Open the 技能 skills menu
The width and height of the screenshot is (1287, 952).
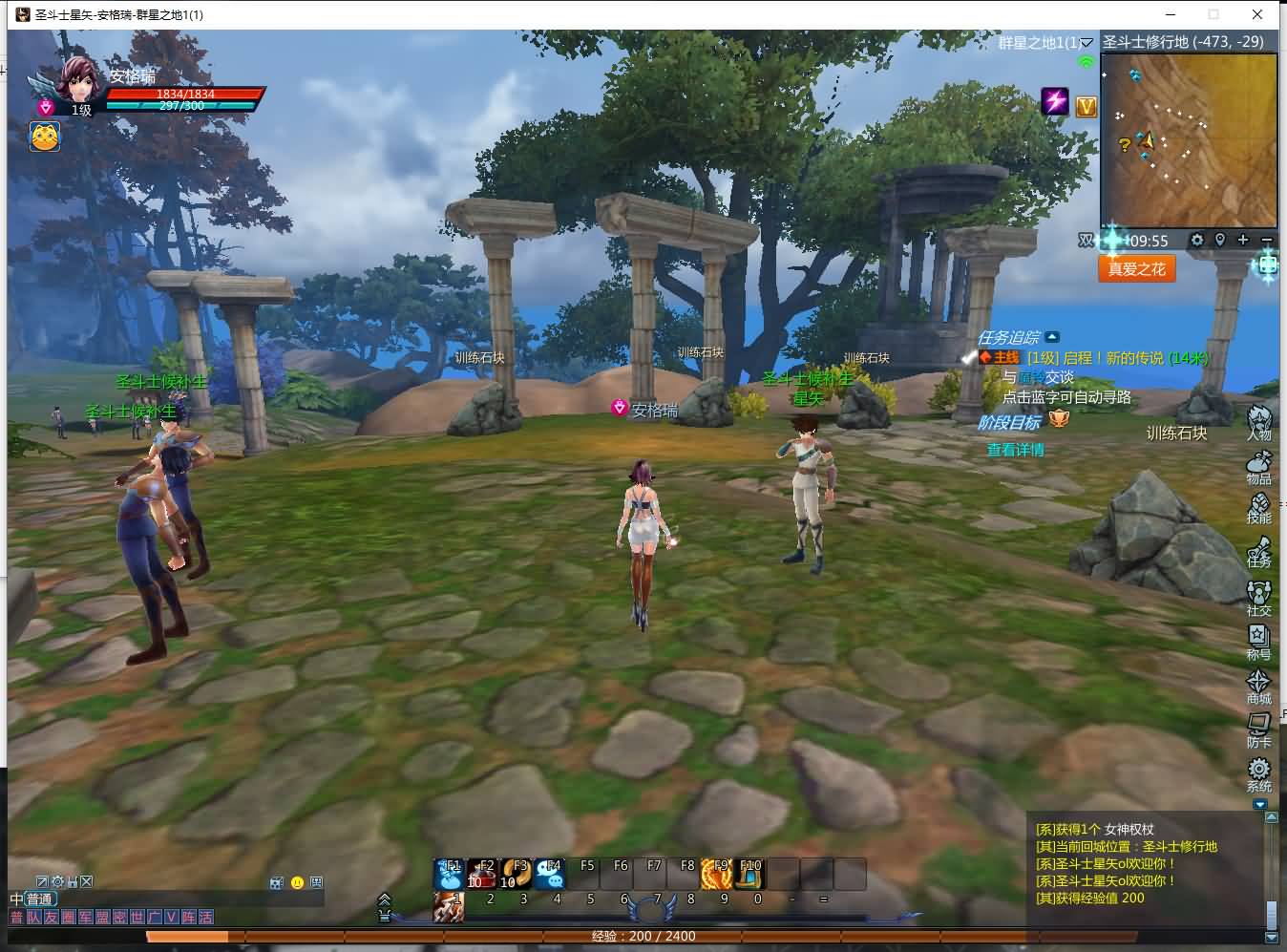tap(1259, 506)
